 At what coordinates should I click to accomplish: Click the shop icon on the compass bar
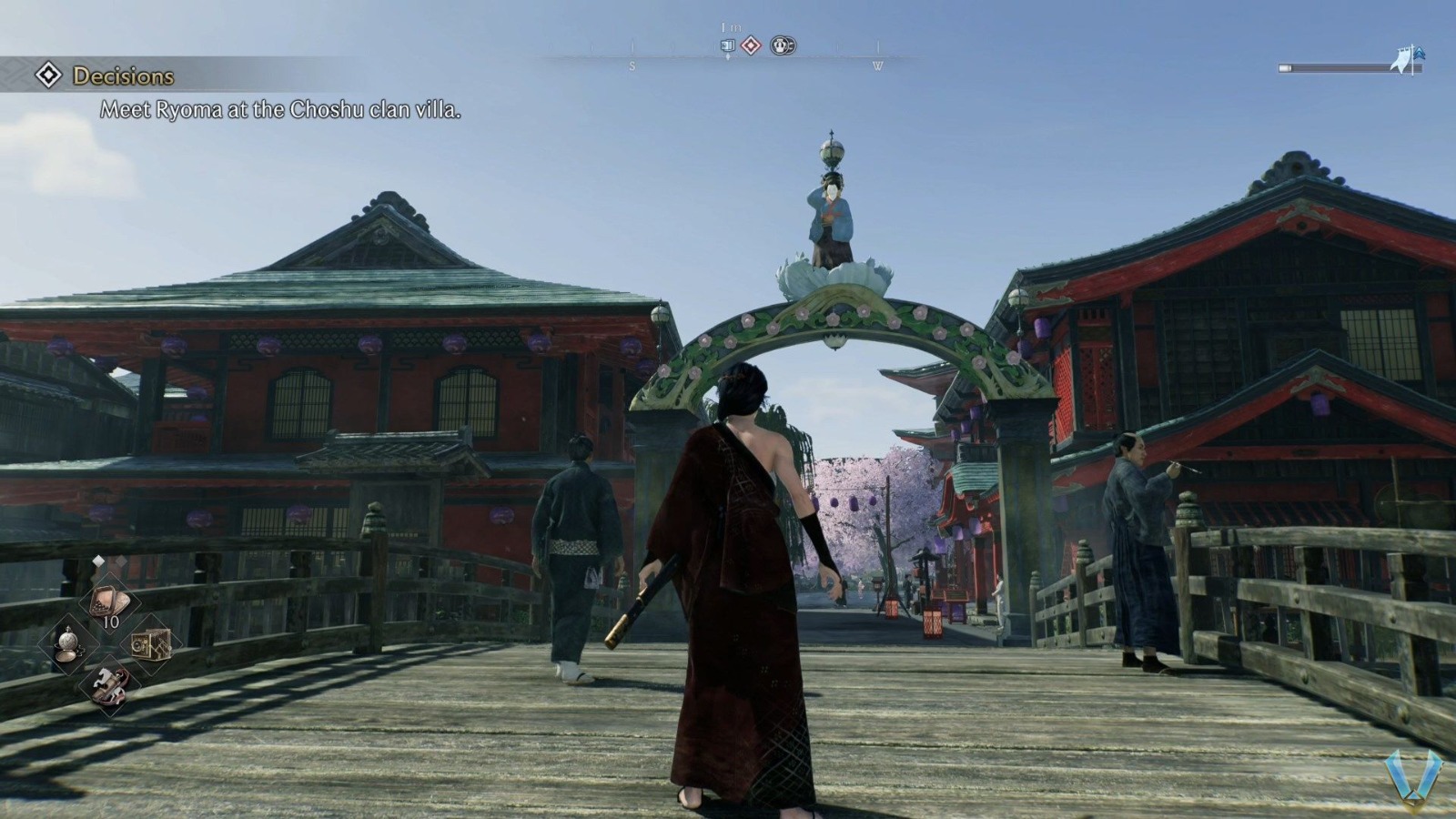pos(728,45)
